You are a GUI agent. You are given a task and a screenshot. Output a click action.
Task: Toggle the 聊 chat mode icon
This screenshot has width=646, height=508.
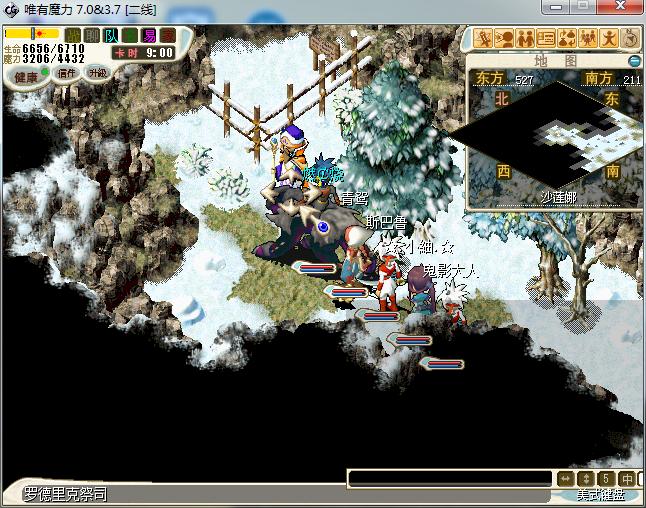(91, 36)
